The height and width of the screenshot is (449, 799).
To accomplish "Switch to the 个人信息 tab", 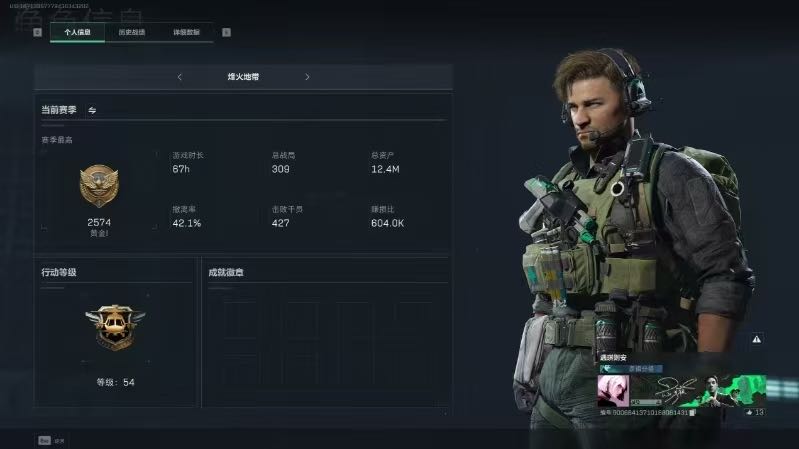I will (77, 32).
